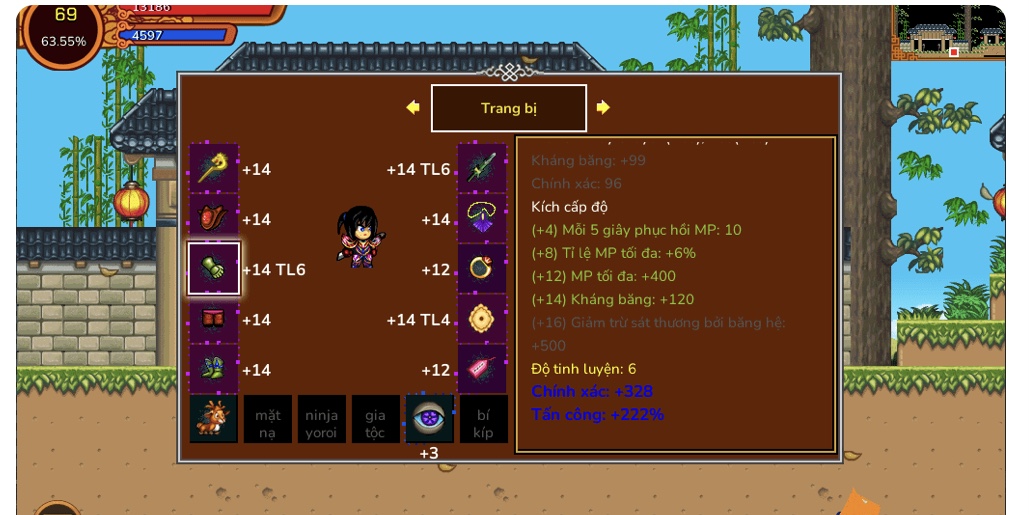This screenshot has height=515, width=1030.
Task: Choose the red armor equipment slot
Action: coord(214,219)
